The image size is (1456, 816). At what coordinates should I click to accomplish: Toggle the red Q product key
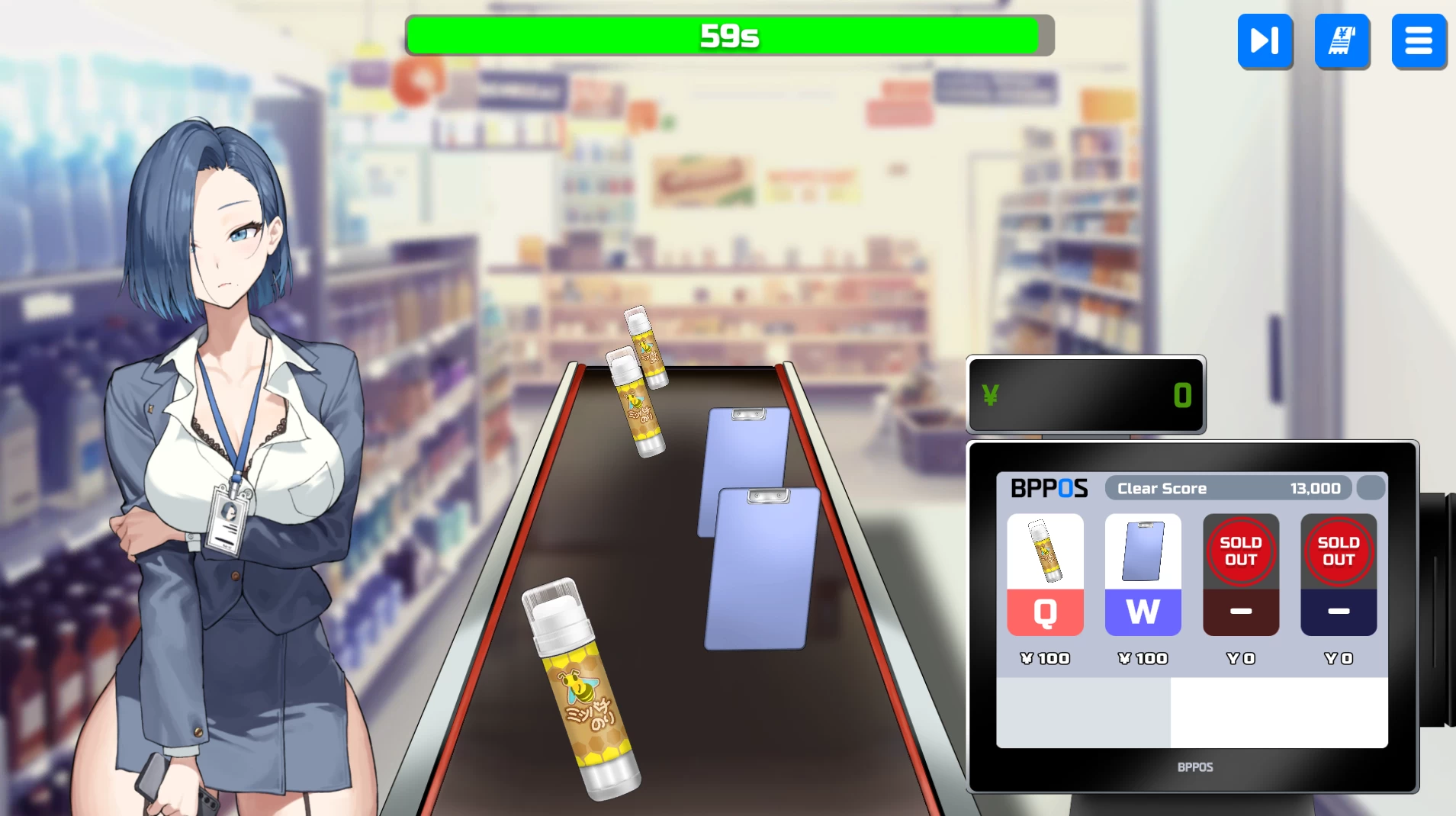point(1044,612)
